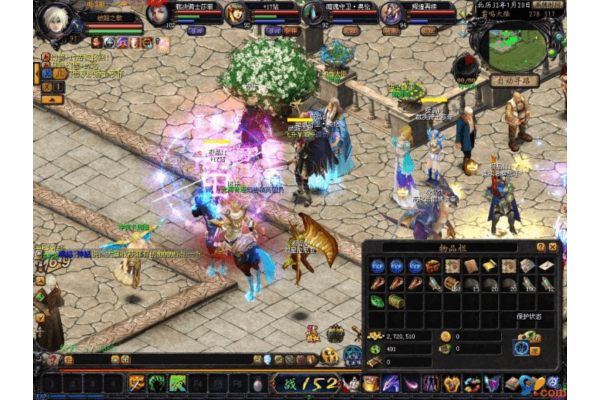Image resolution: width=600 pixels, height=400 pixels.
Task: Choose the wooden chest item slot
Action: tap(452, 284)
